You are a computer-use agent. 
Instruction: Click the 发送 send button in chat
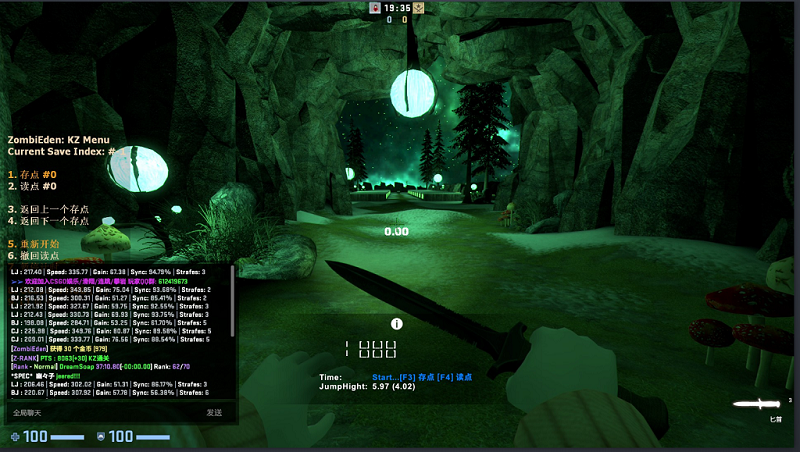(x=214, y=412)
